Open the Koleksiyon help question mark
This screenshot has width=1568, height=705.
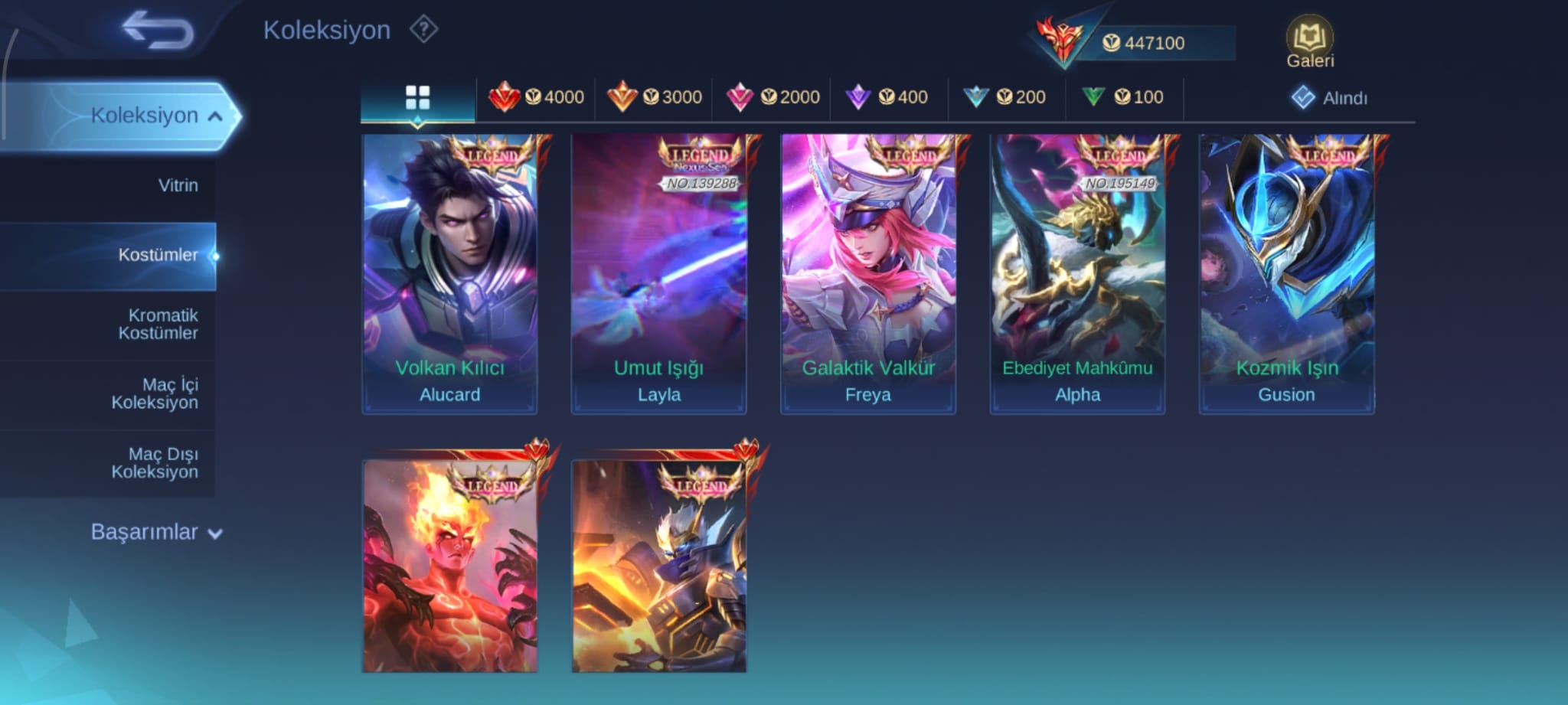[423, 30]
